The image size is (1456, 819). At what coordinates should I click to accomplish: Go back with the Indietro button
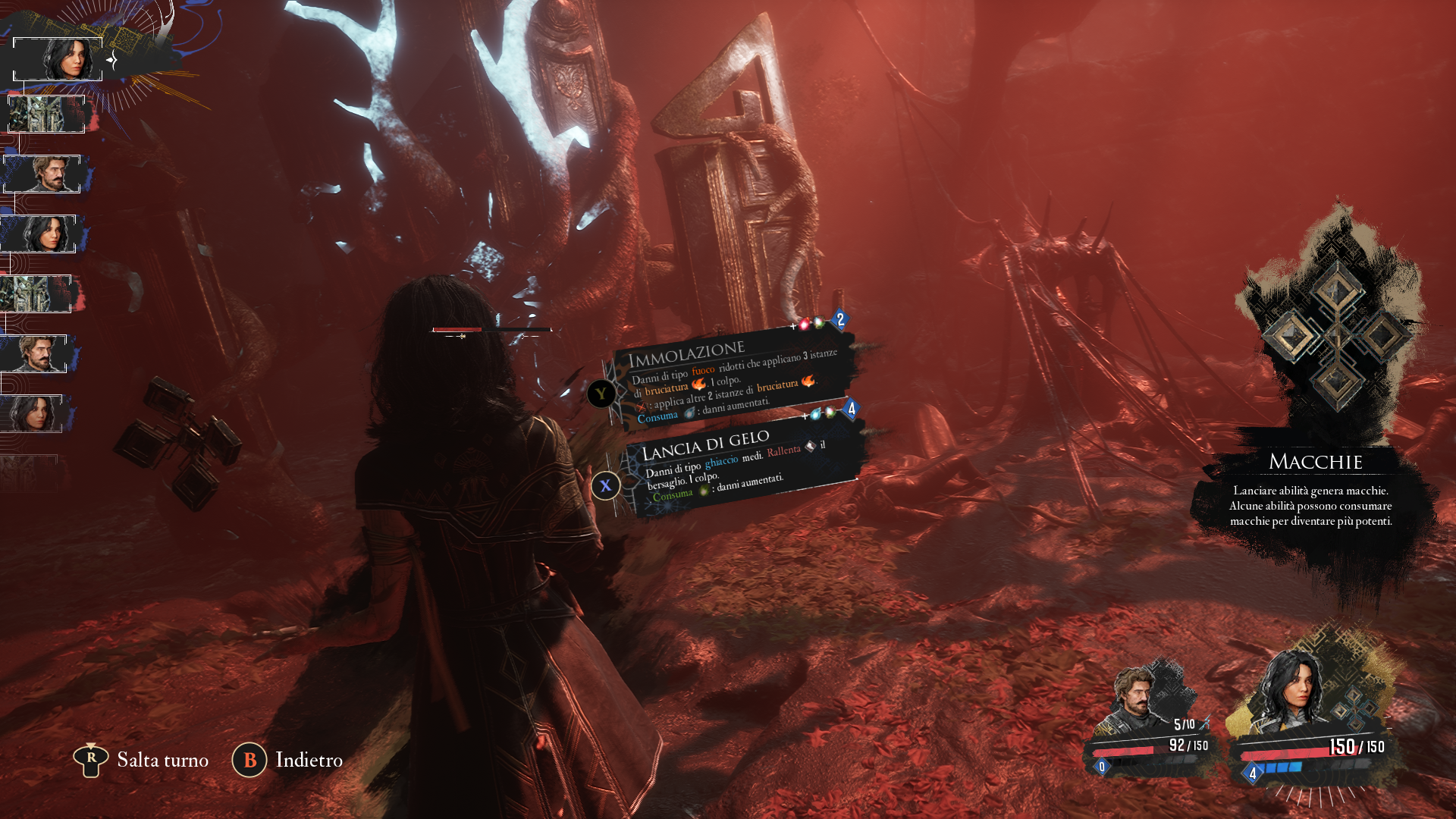[288, 760]
